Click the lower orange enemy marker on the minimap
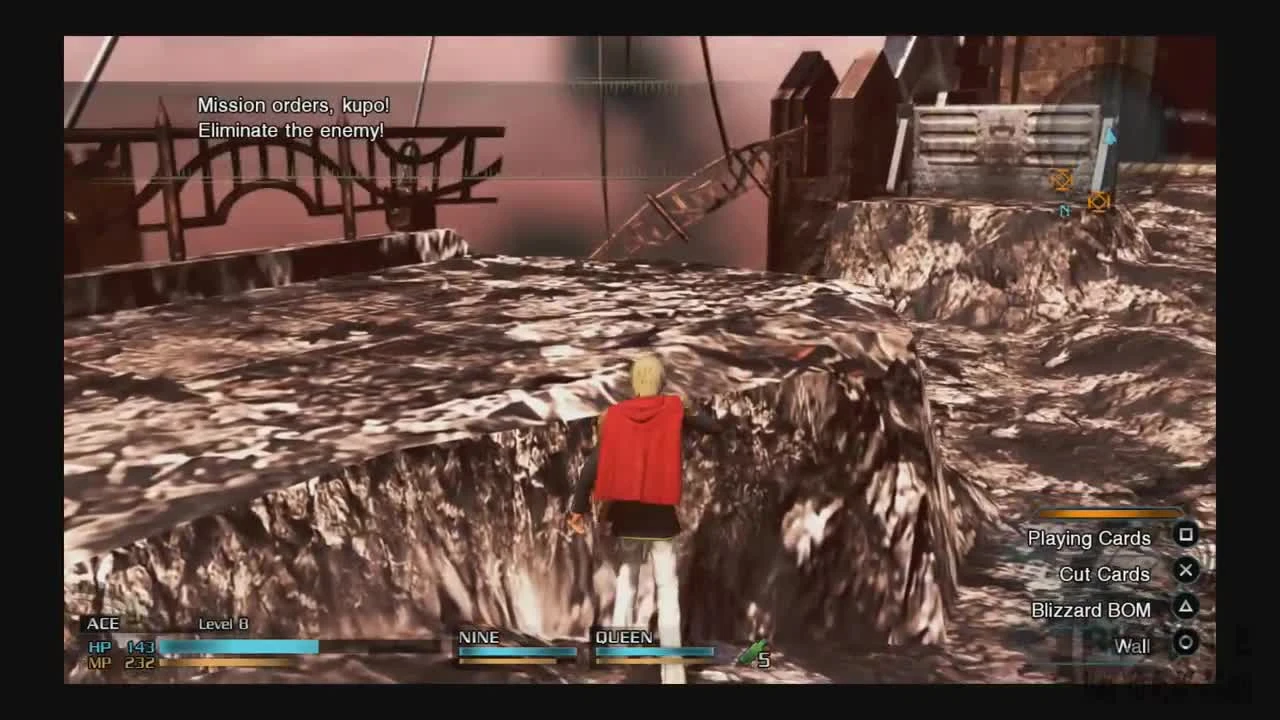 pos(1097,201)
